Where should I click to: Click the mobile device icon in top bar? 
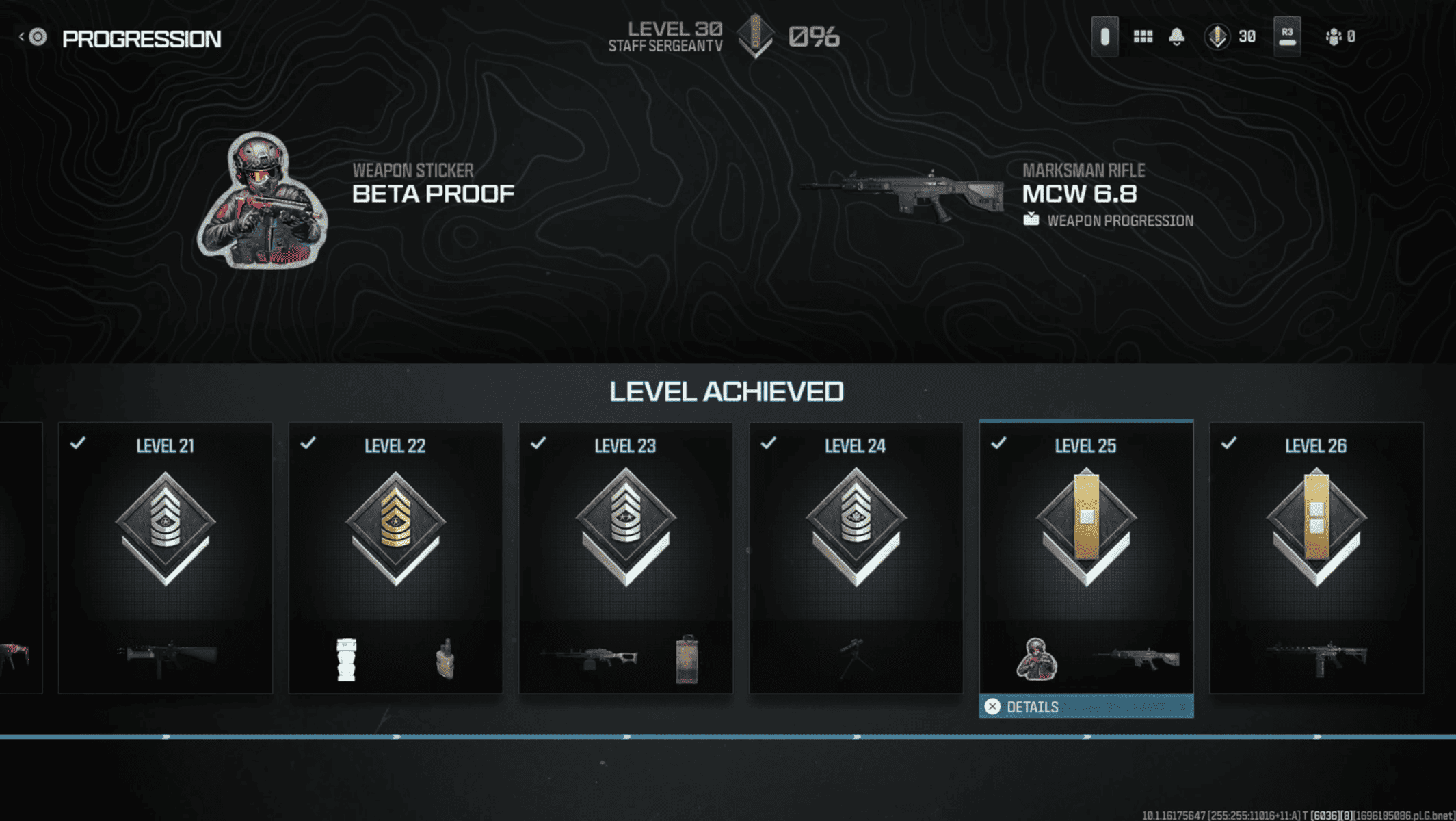(x=1104, y=36)
